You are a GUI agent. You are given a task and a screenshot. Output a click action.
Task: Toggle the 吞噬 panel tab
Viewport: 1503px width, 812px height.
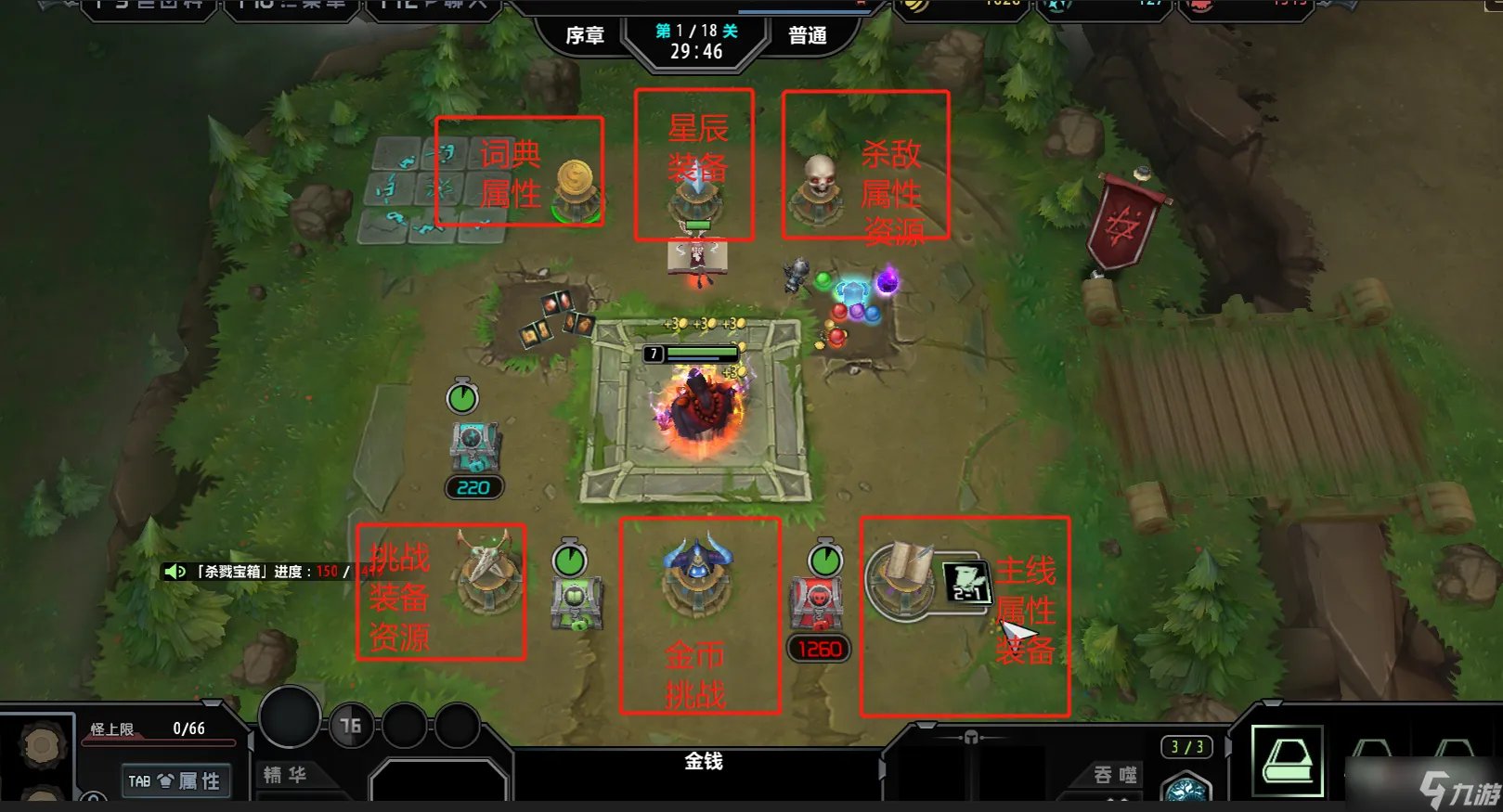pyautogui.click(x=1113, y=777)
